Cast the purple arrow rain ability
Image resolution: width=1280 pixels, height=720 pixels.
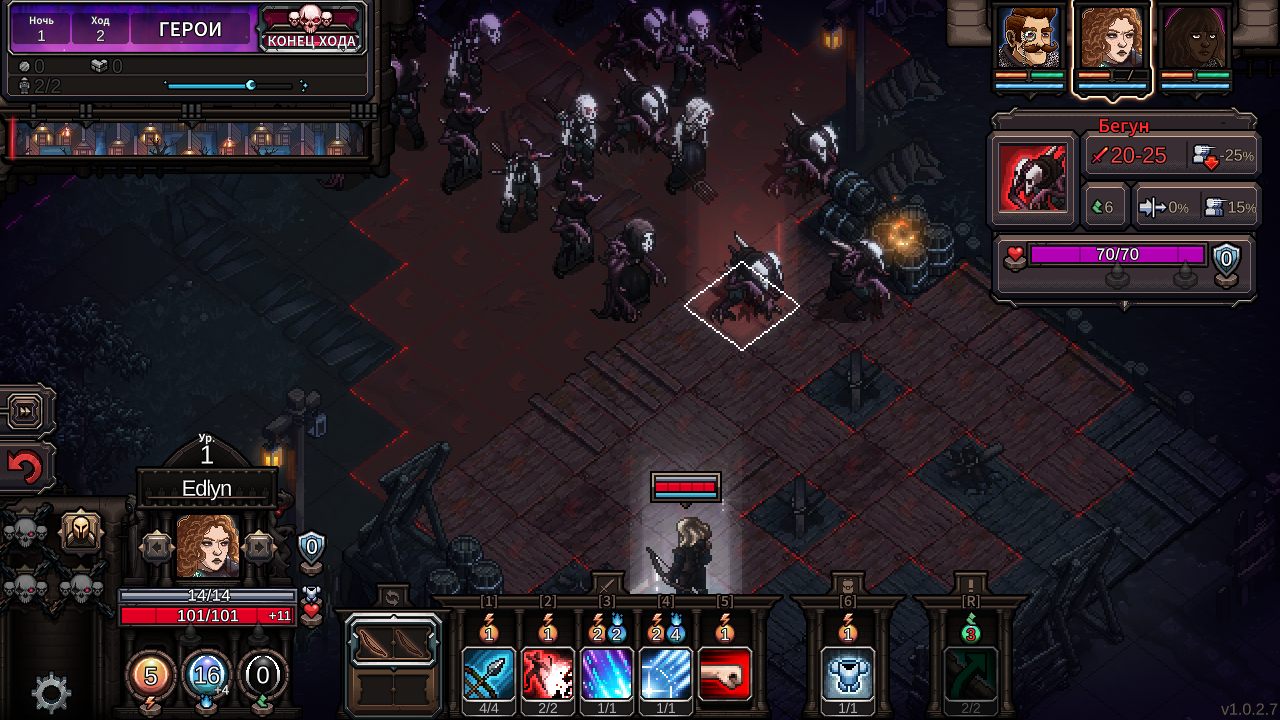(x=607, y=674)
